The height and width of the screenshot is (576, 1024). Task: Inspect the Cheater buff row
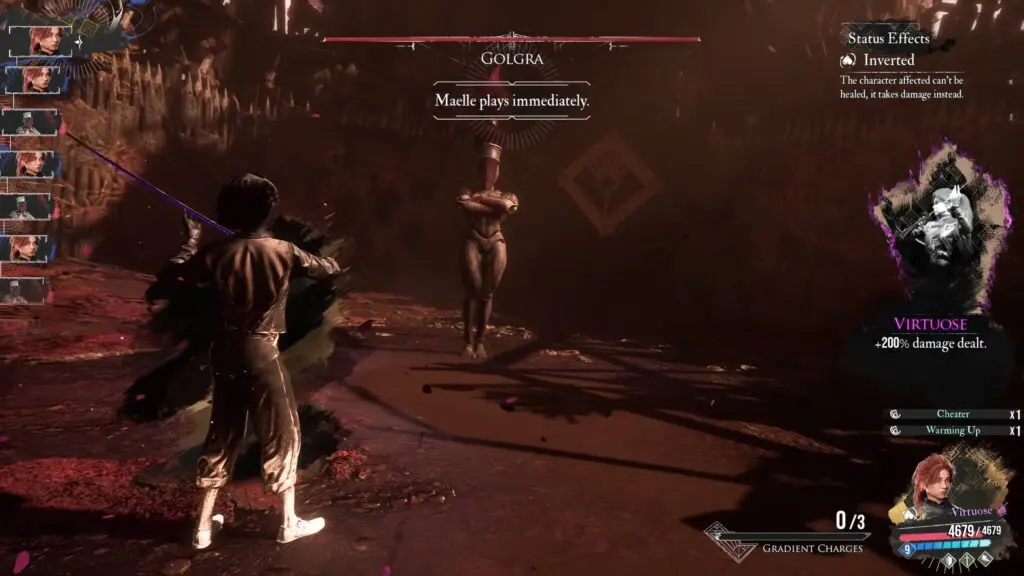952,414
